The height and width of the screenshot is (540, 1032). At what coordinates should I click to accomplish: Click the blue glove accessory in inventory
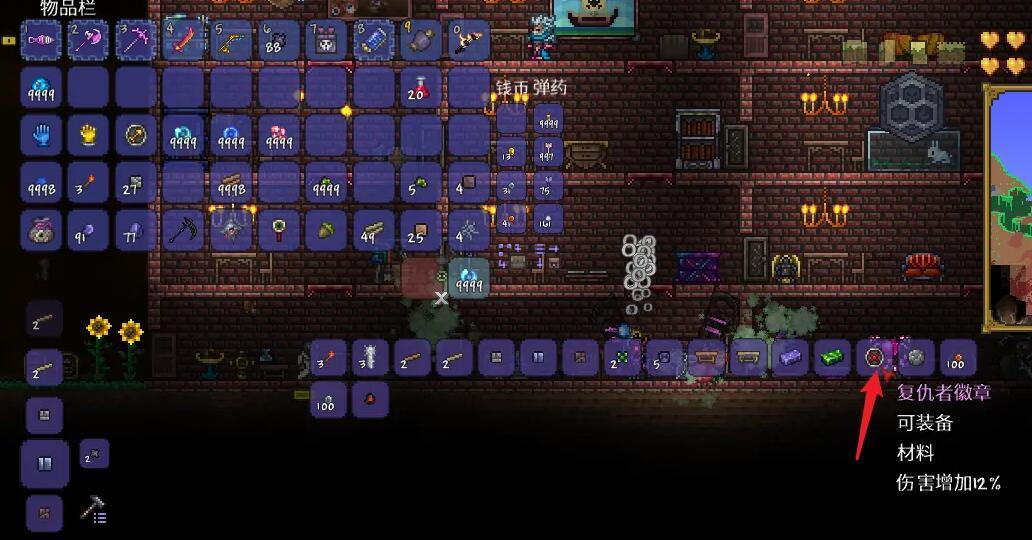pyautogui.click(x=41, y=135)
